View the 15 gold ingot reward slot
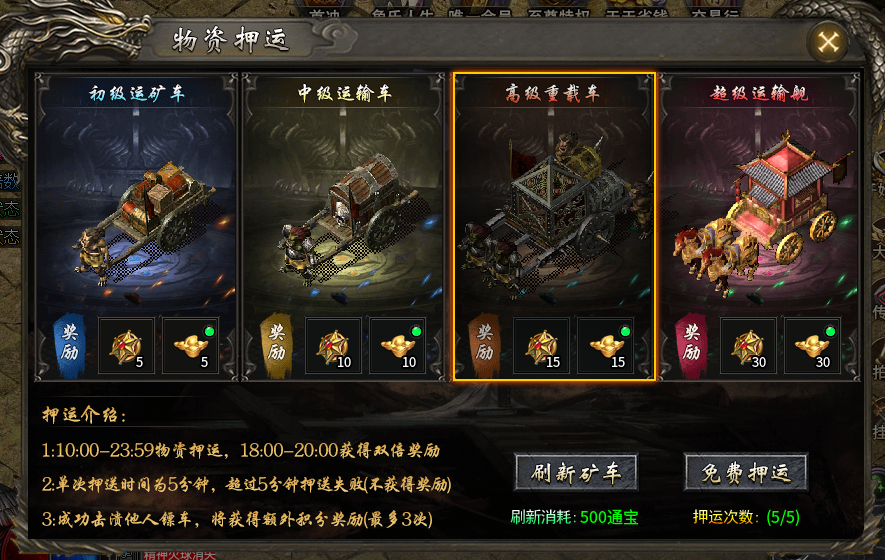 coord(605,345)
